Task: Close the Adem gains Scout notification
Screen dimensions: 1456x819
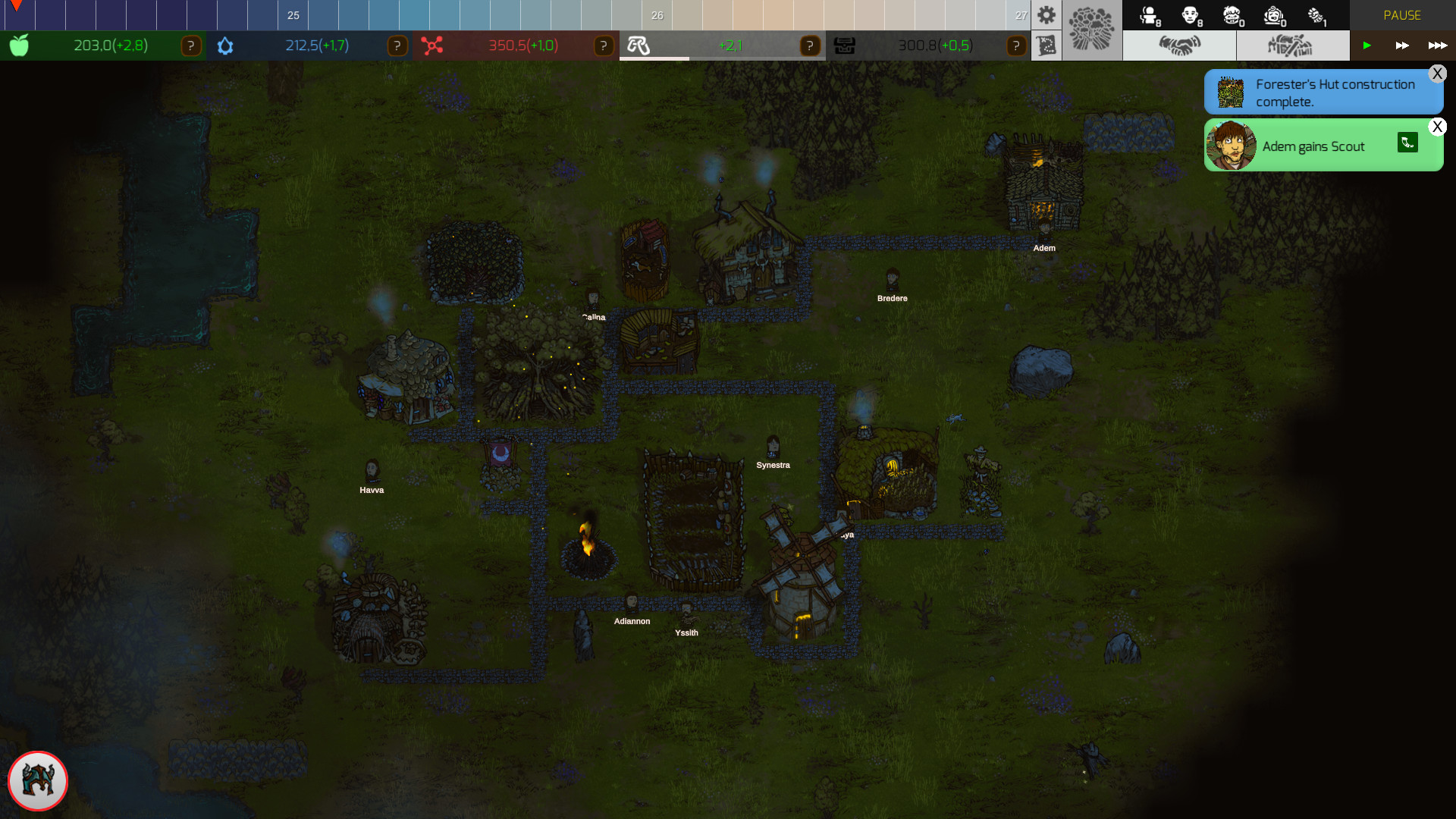Action: point(1438,127)
